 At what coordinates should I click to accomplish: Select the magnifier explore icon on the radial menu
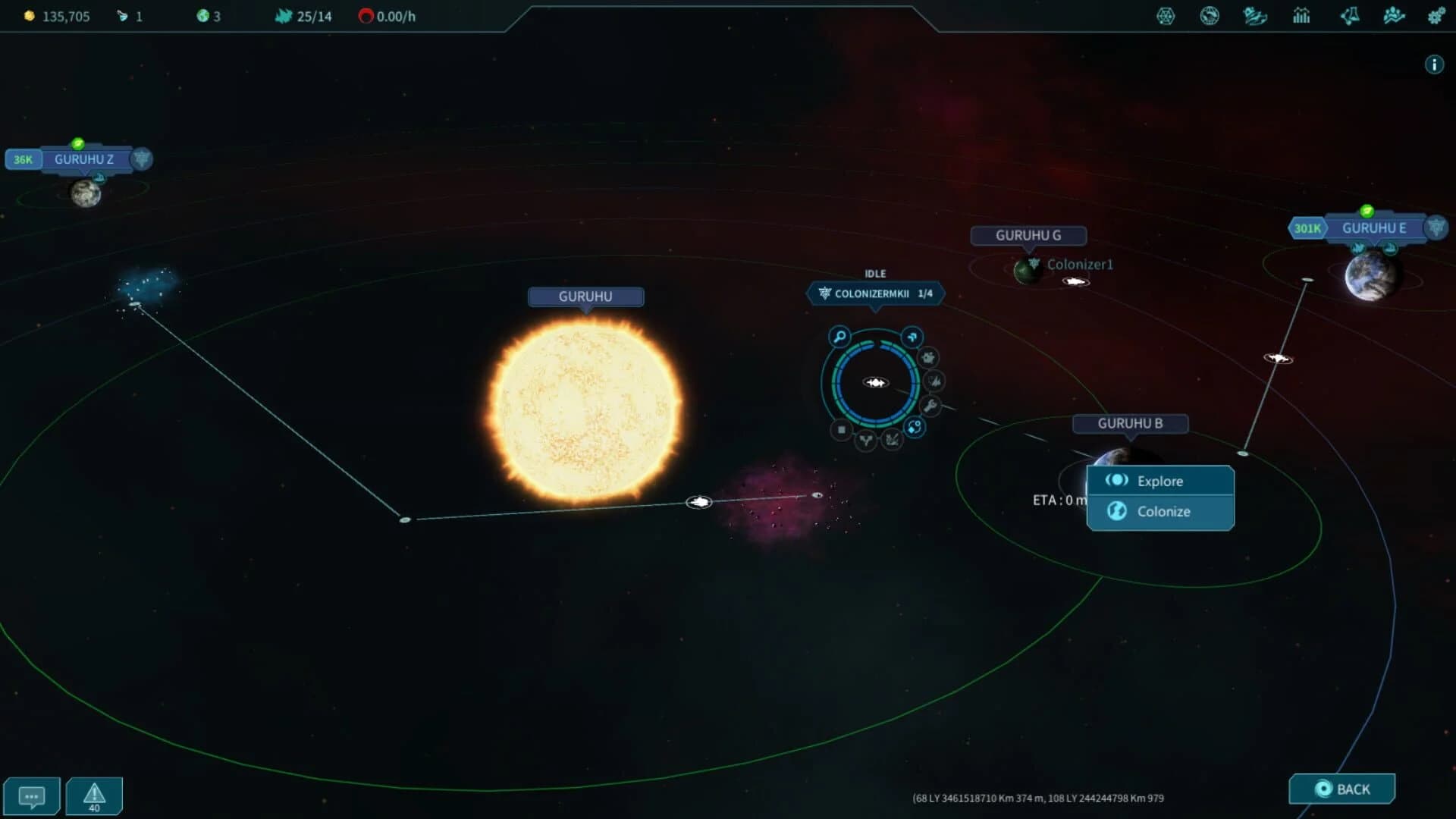839,336
